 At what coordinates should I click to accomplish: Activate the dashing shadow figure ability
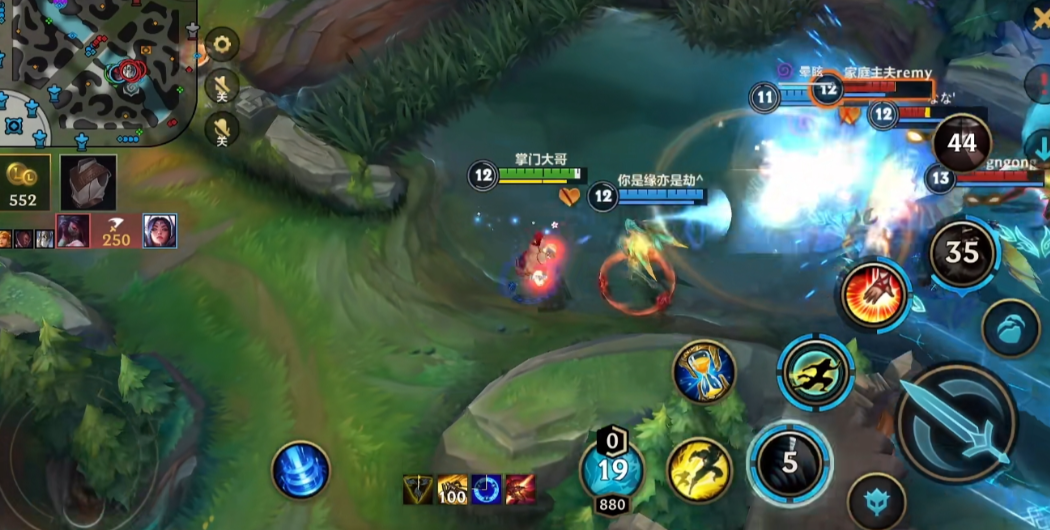click(x=816, y=373)
